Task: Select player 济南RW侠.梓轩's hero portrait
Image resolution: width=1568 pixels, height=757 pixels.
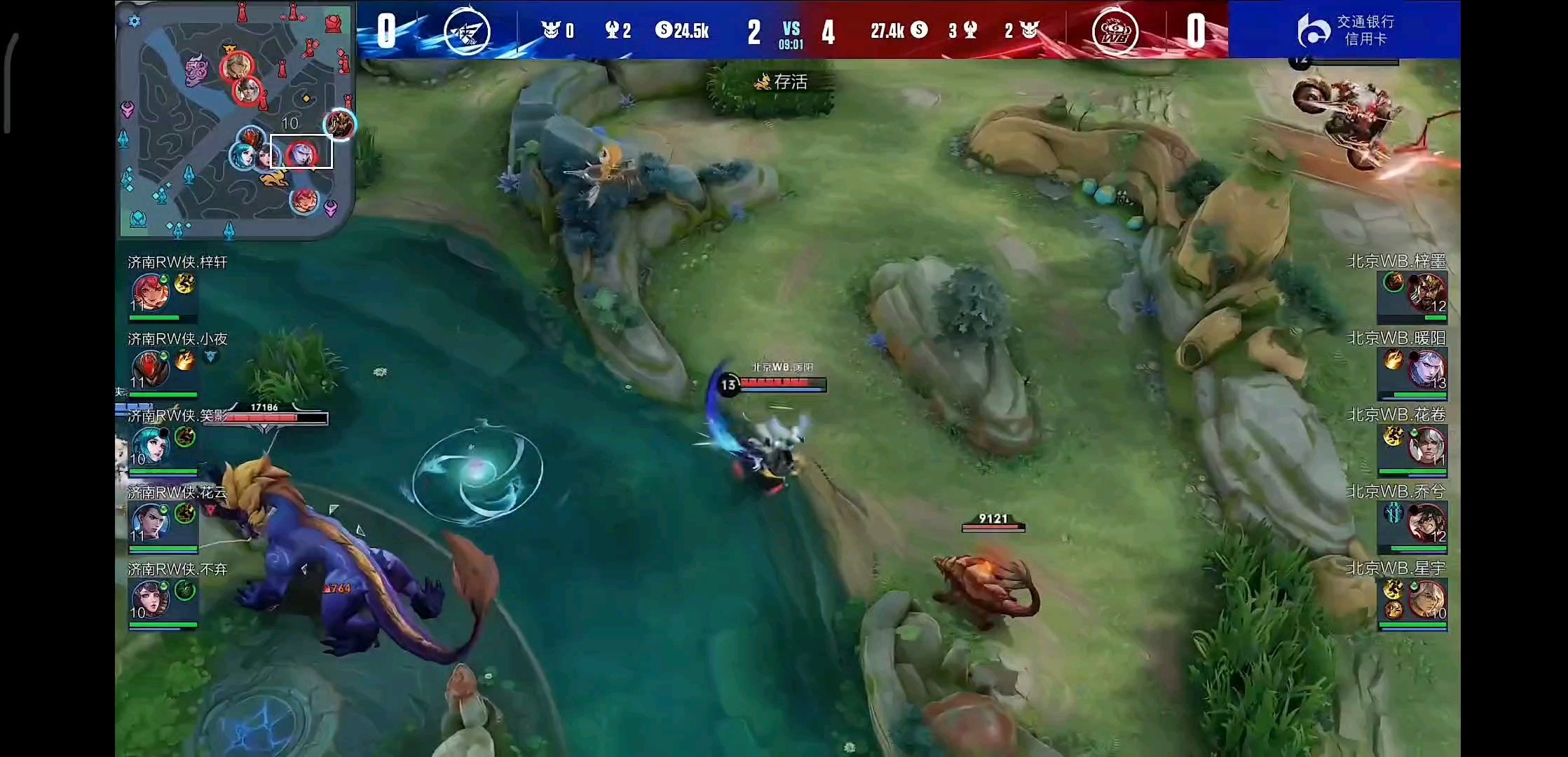Action: tap(150, 292)
